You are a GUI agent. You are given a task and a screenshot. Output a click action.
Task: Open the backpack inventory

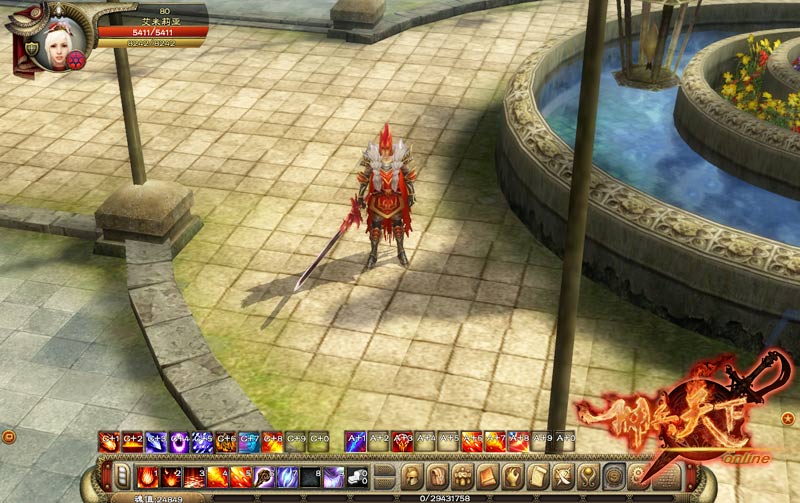click(x=437, y=476)
